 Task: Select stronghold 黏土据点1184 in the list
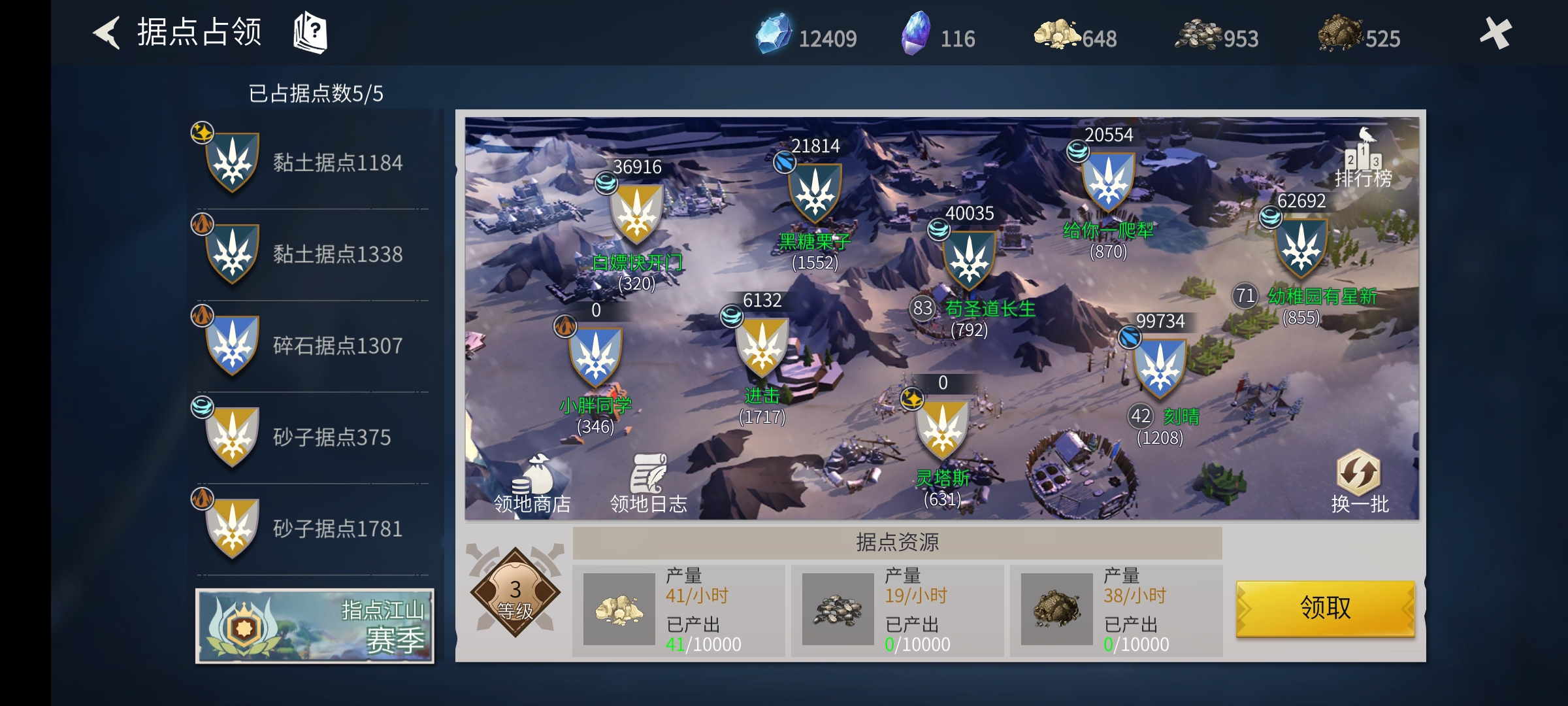point(307,163)
